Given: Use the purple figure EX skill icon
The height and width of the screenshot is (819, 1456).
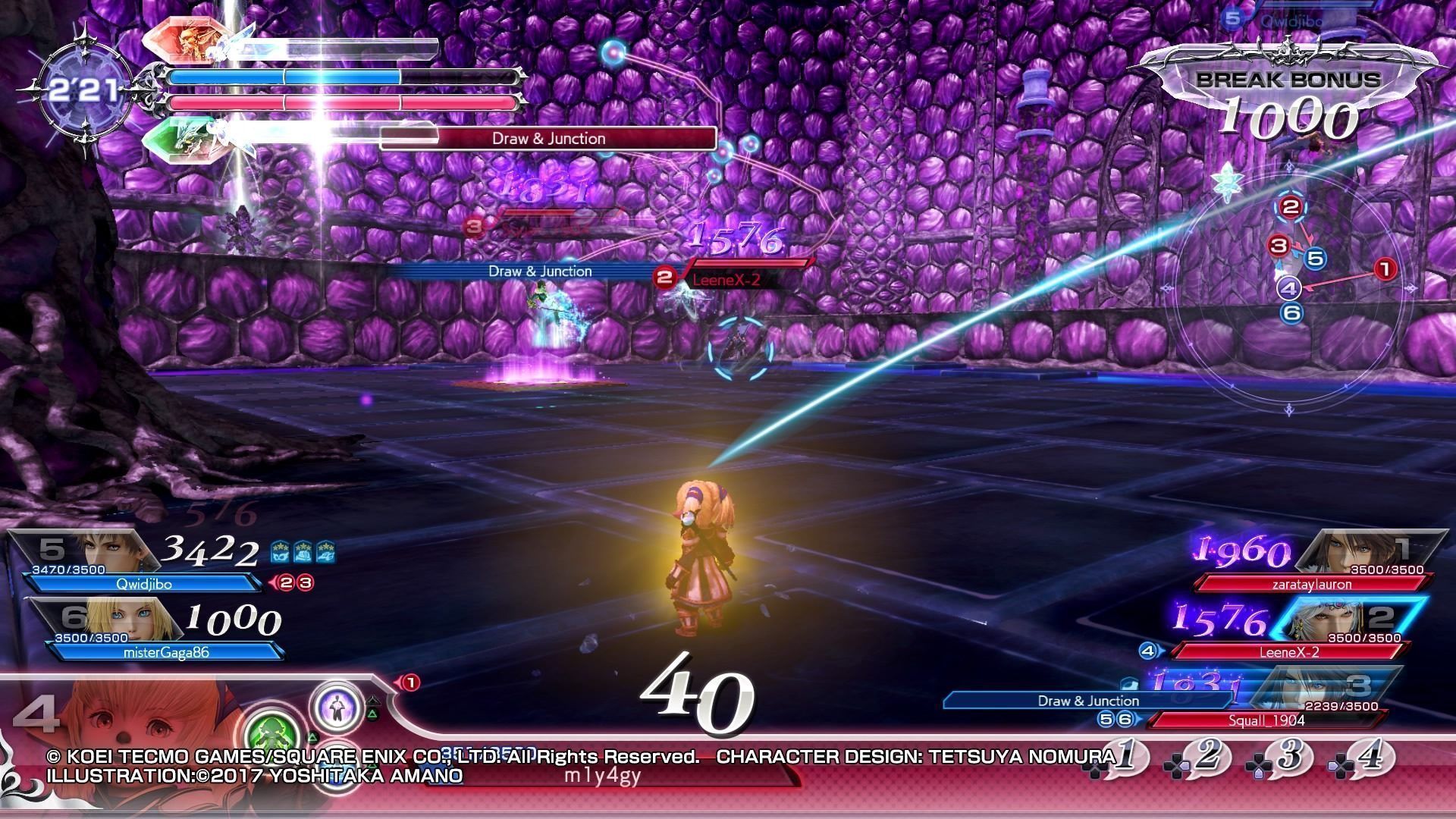Looking at the screenshot, I should (x=337, y=707).
